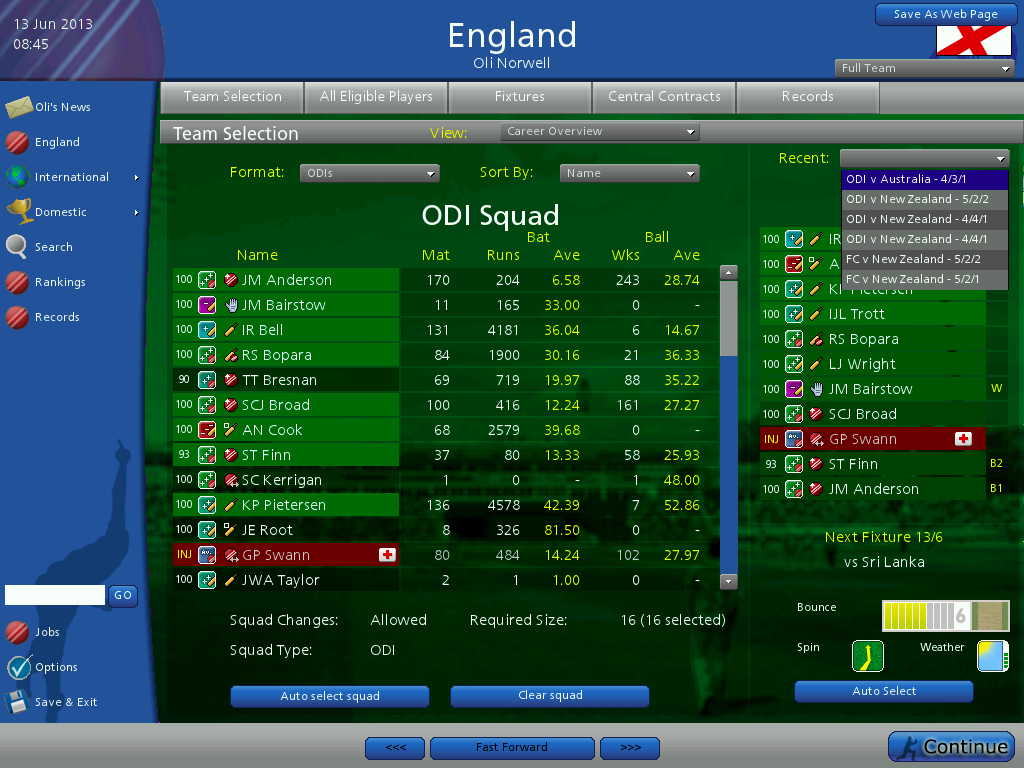
Task: Switch to All Eligible Players tab
Action: [376, 97]
